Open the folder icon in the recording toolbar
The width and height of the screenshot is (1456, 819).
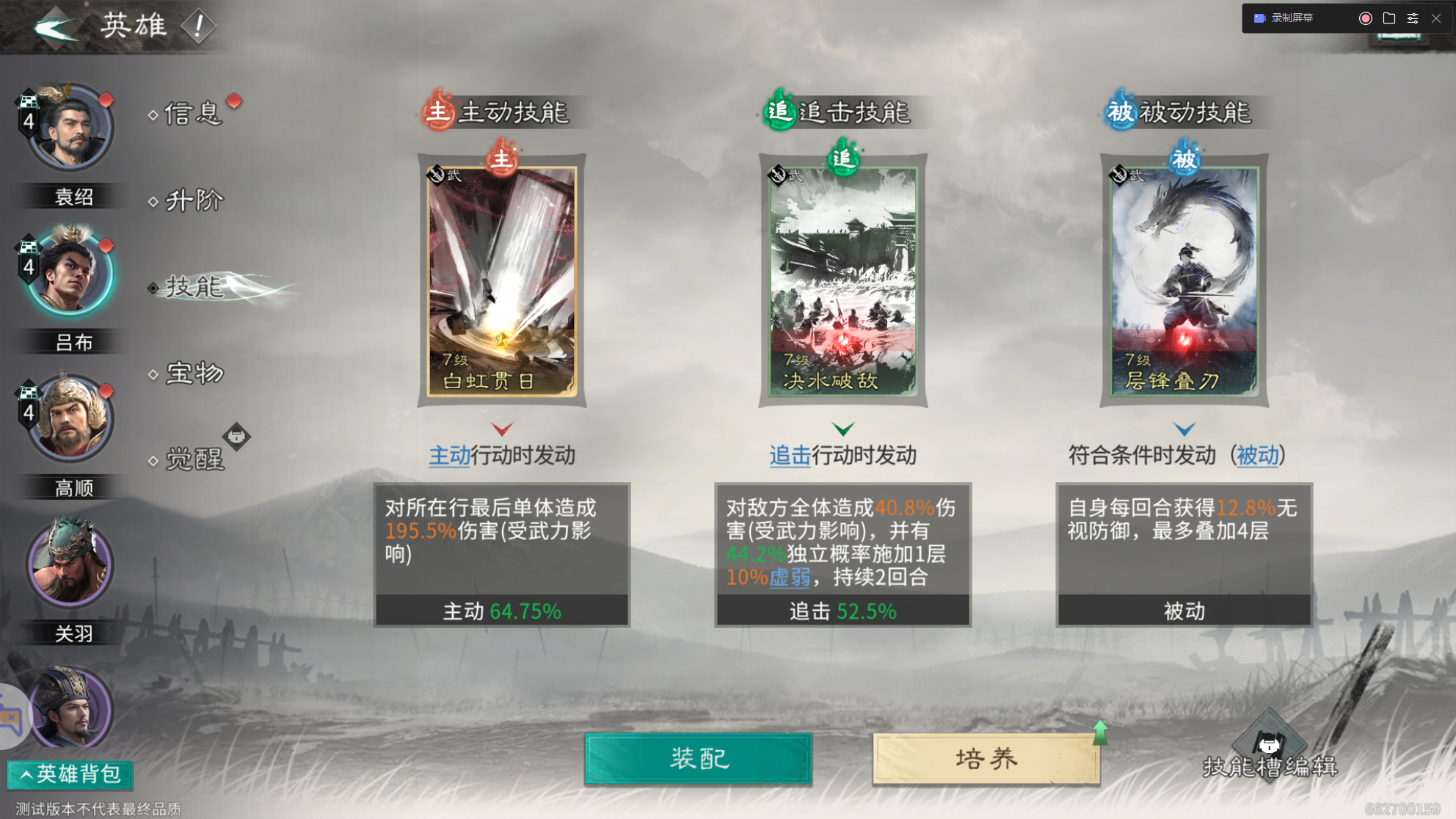(x=1389, y=18)
